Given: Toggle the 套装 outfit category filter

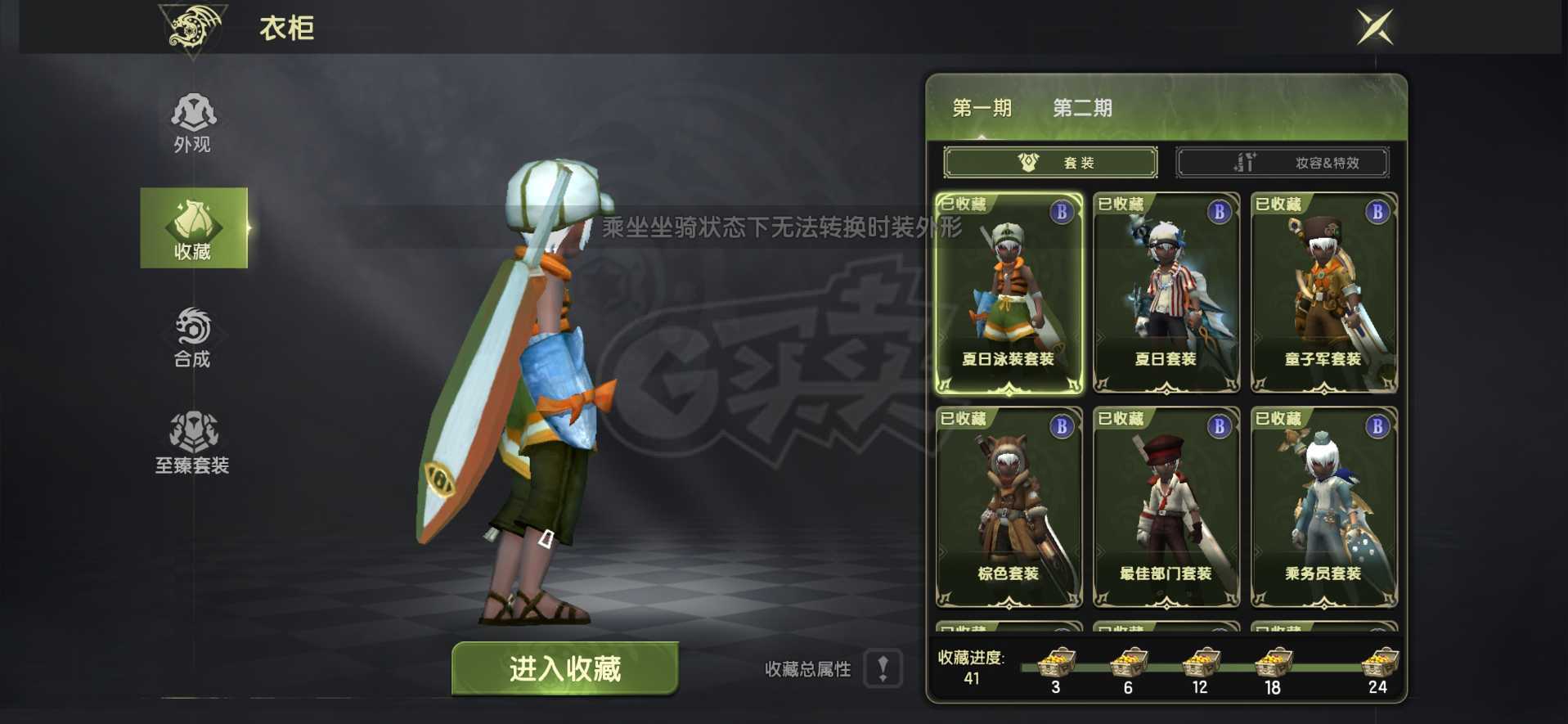Looking at the screenshot, I should tap(1049, 161).
